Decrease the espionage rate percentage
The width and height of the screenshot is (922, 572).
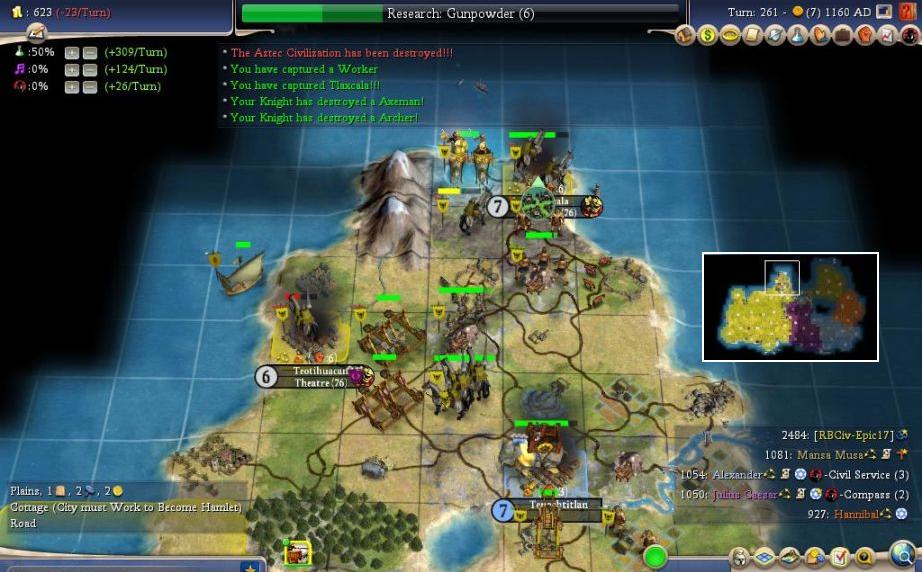tap(90, 87)
